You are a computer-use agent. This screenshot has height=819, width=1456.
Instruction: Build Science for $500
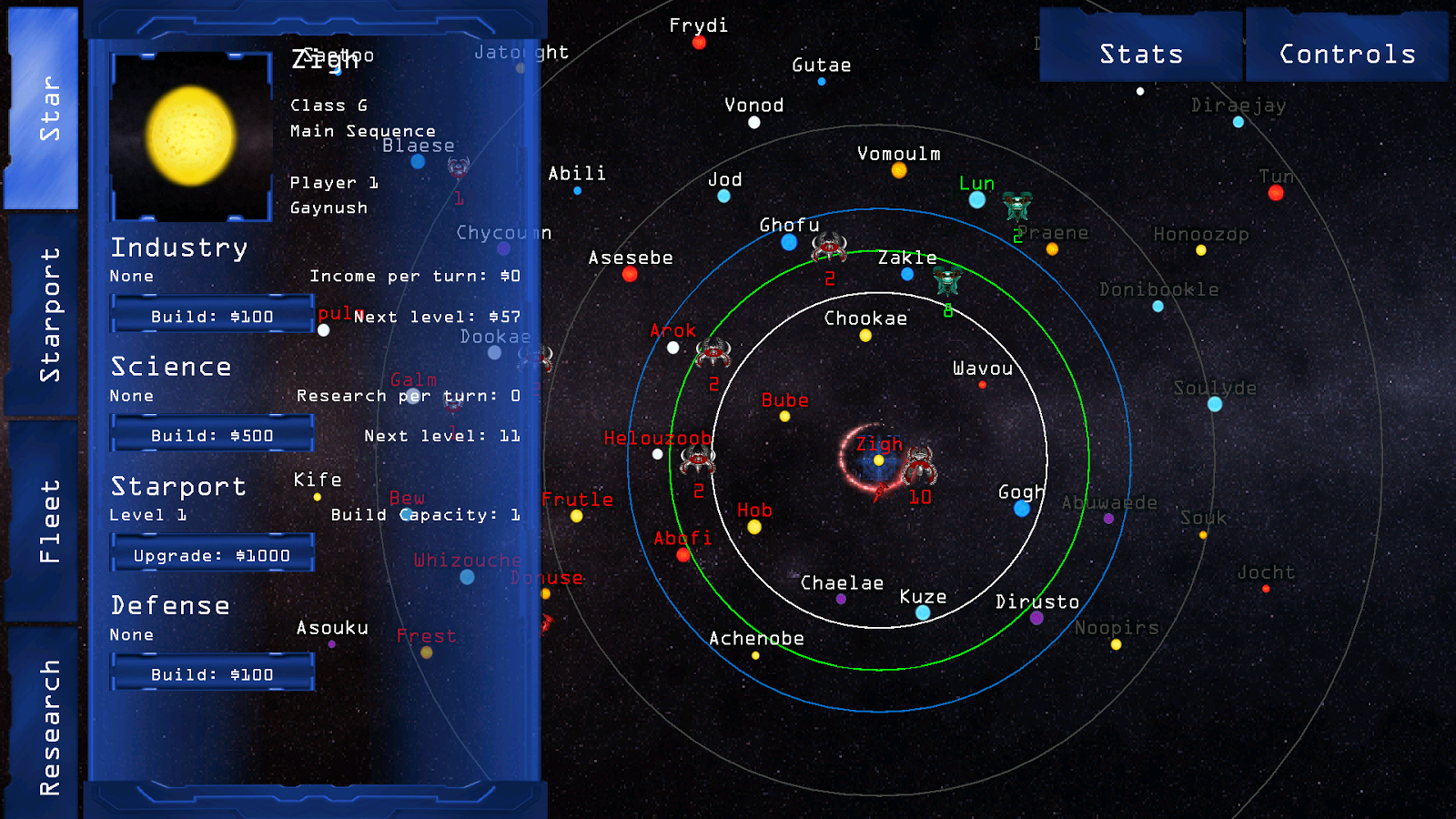click(x=210, y=435)
